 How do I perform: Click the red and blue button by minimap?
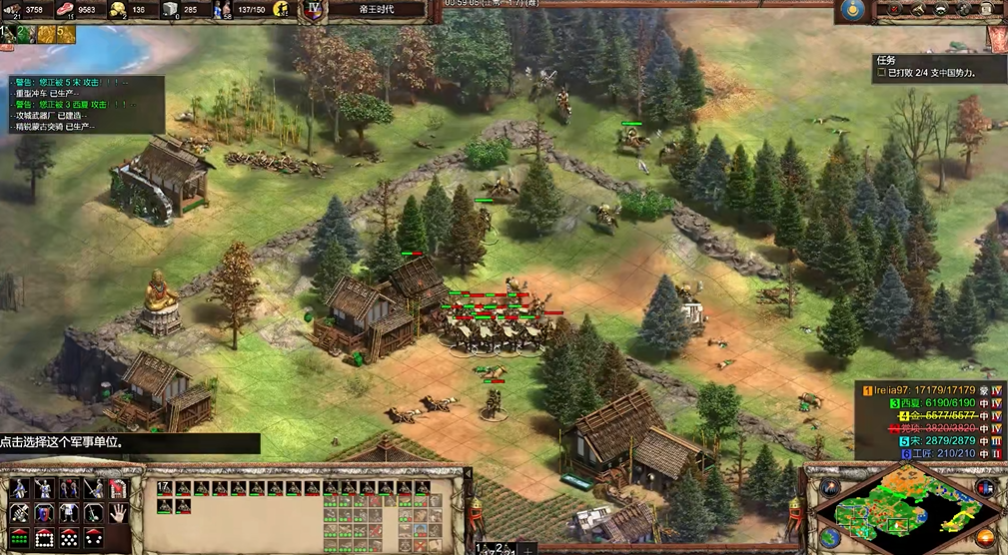pos(983,488)
